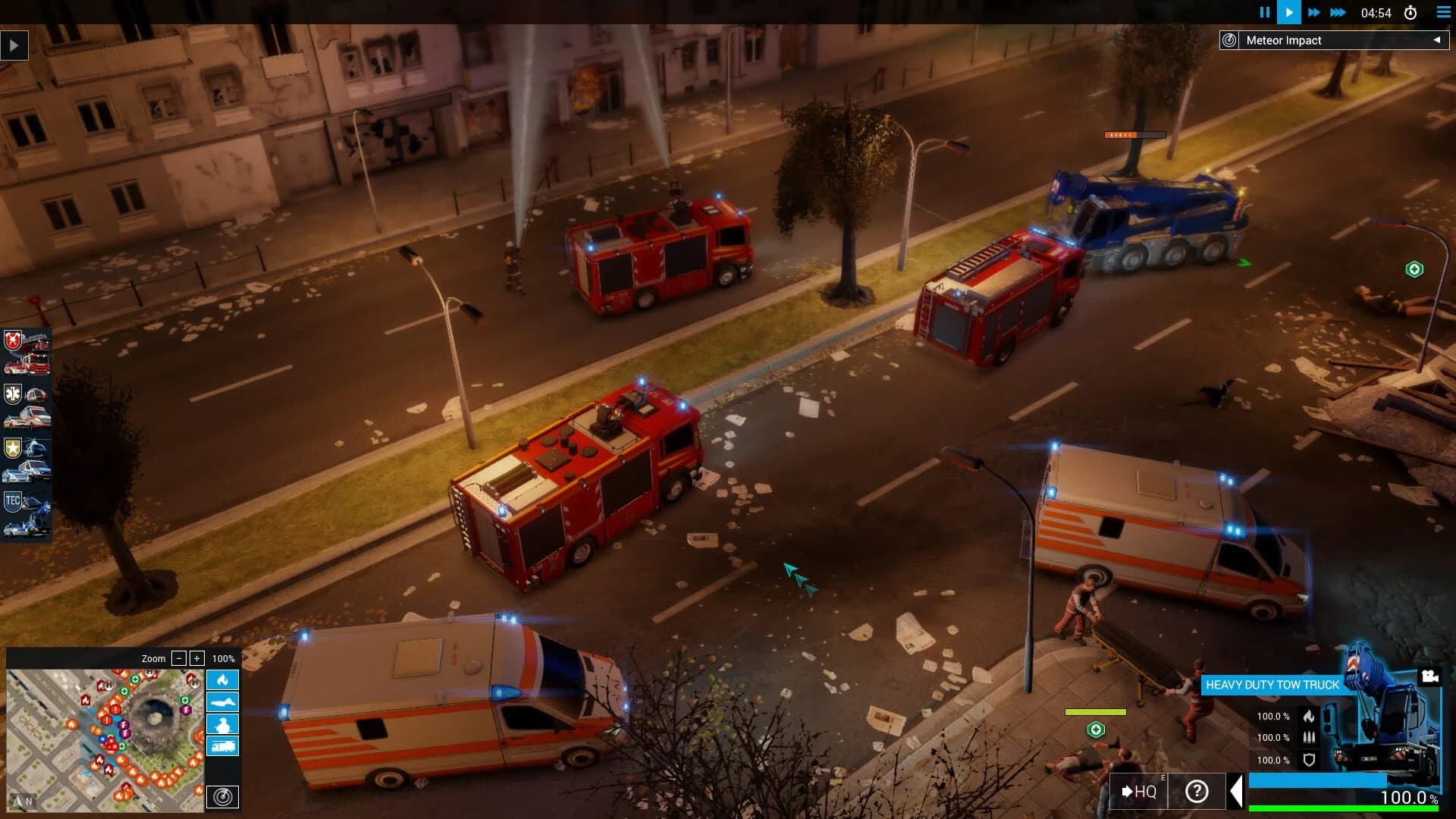1456x819 pixels.
Task: Click the meteor icon on Meteor Impact banner
Action: pyautogui.click(x=1228, y=40)
